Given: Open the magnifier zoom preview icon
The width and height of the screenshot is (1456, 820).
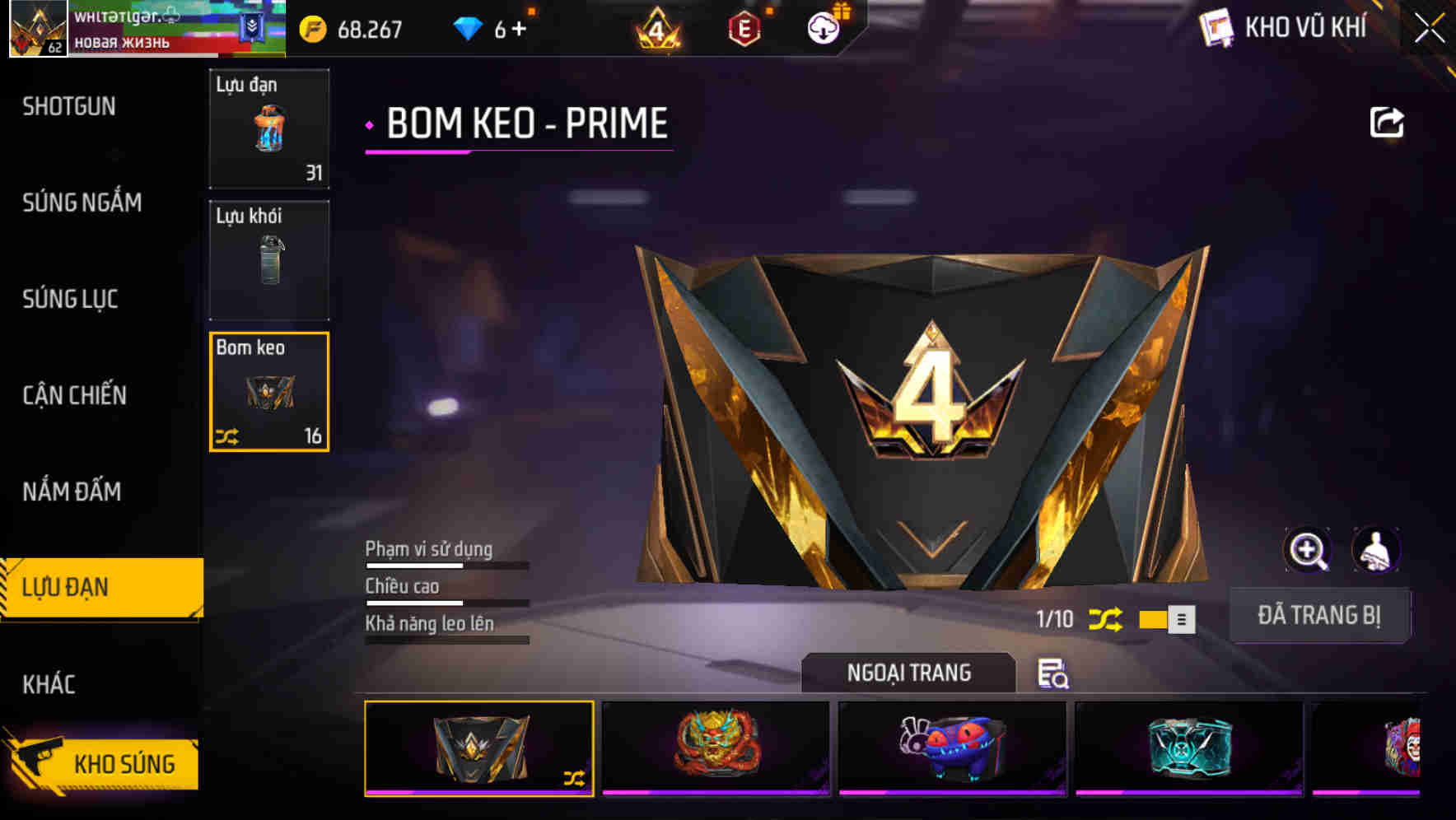Looking at the screenshot, I should 1307,550.
